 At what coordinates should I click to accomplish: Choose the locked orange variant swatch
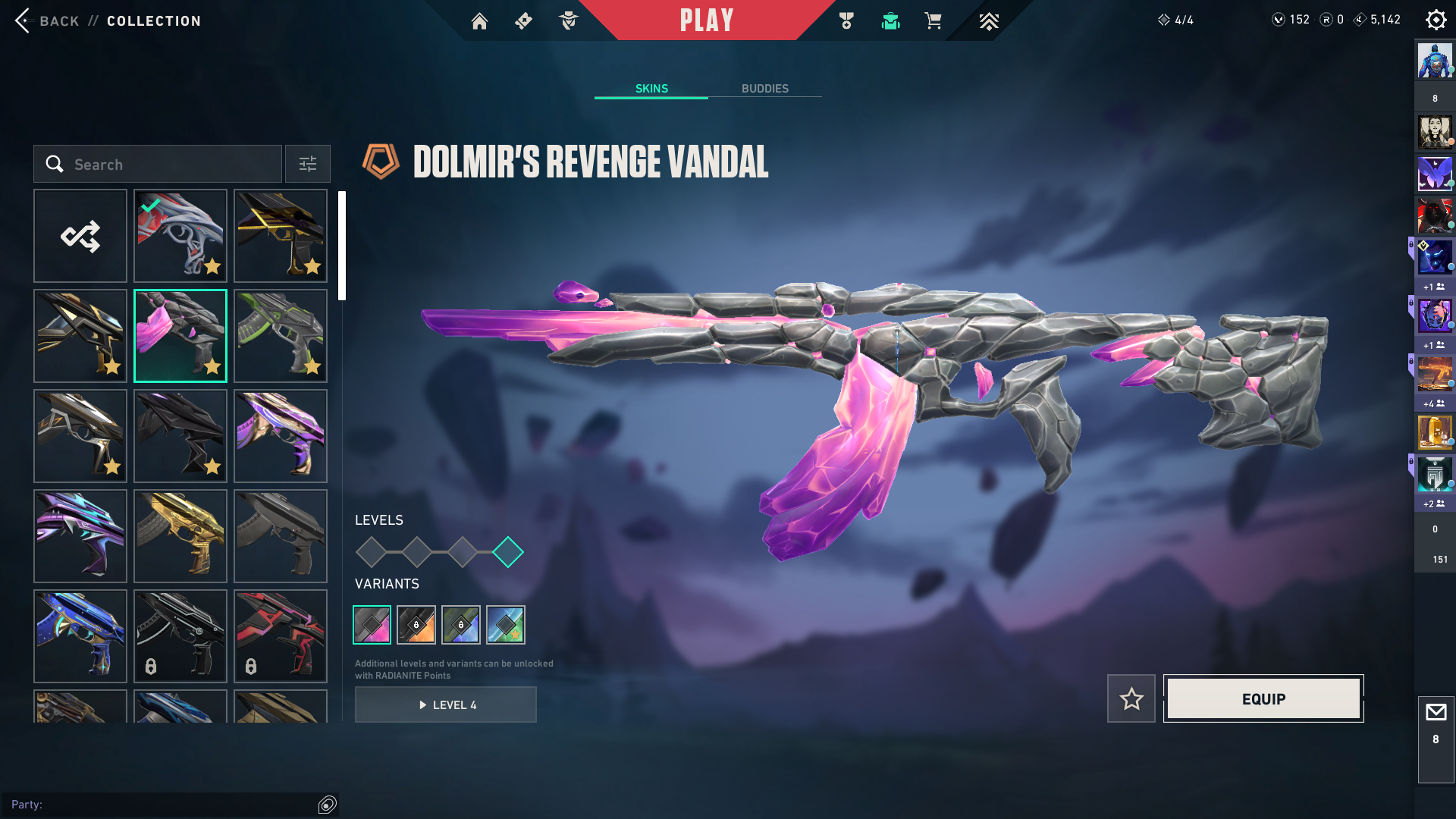click(416, 625)
